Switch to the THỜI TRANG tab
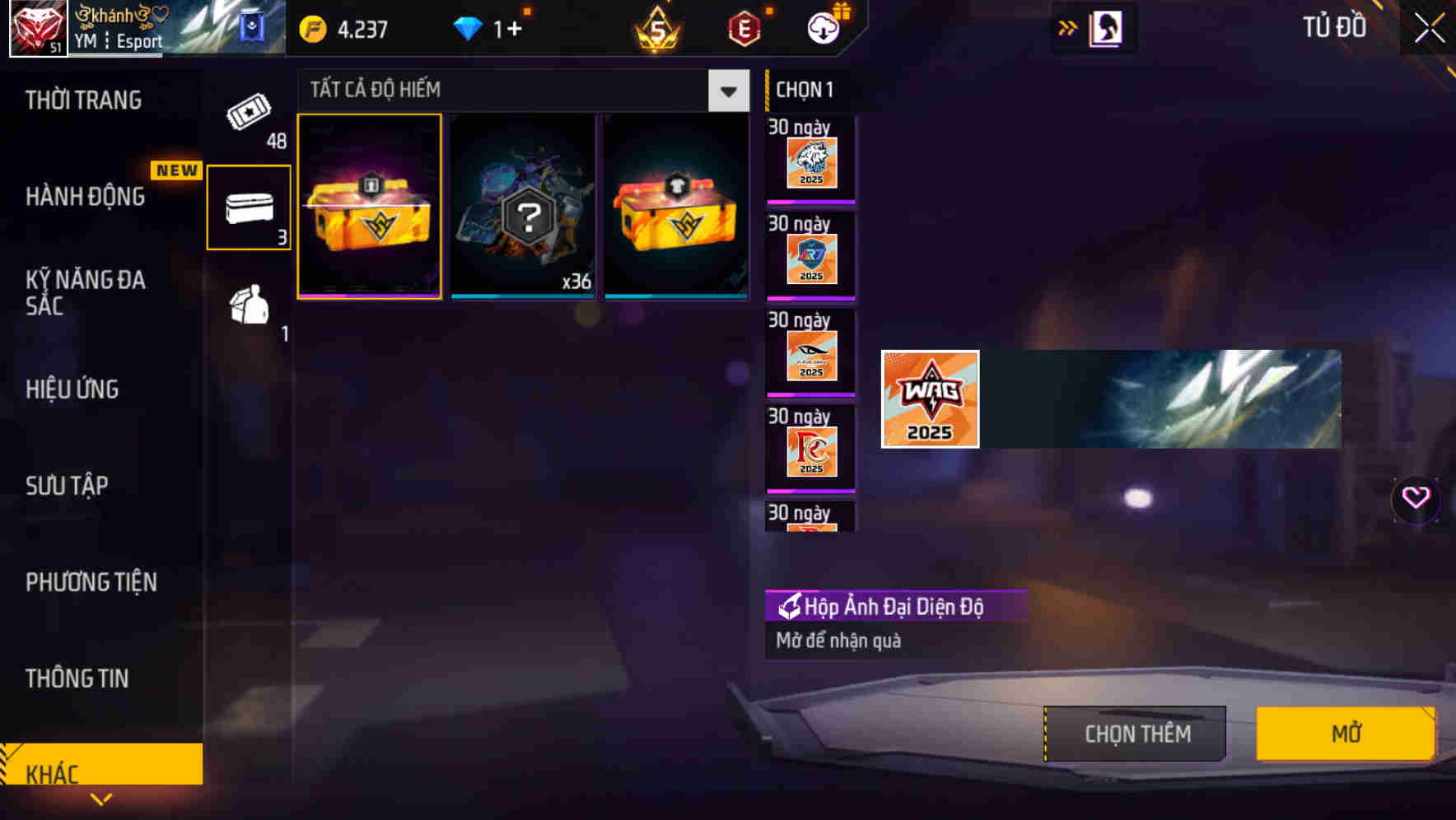Image resolution: width=1456 pixels, height=820 pixels. (85, 100)
